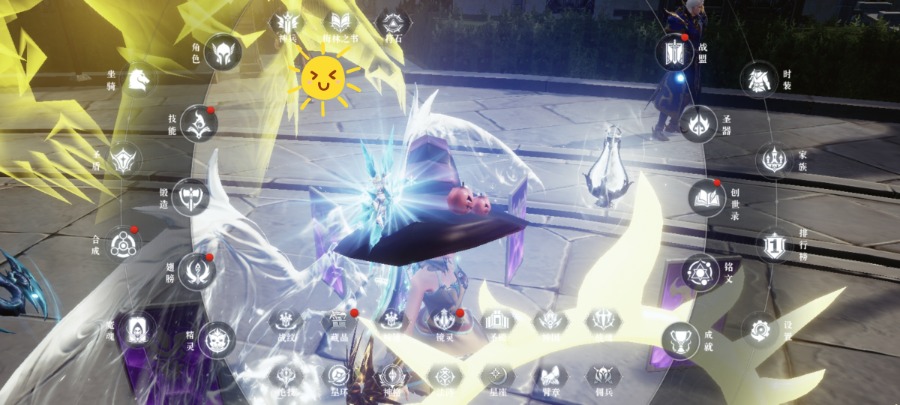
Task: Open the 圣器 holy relic menu
Action: [698, 124]
